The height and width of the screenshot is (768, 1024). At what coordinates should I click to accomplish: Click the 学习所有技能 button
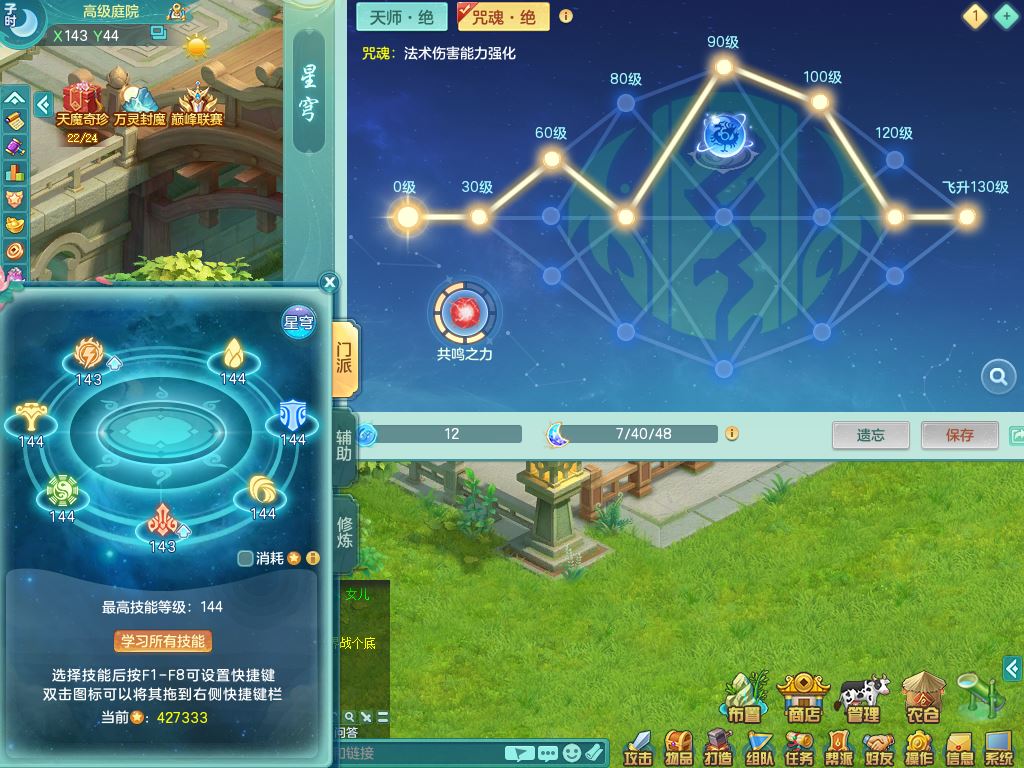tap(163, 641)
